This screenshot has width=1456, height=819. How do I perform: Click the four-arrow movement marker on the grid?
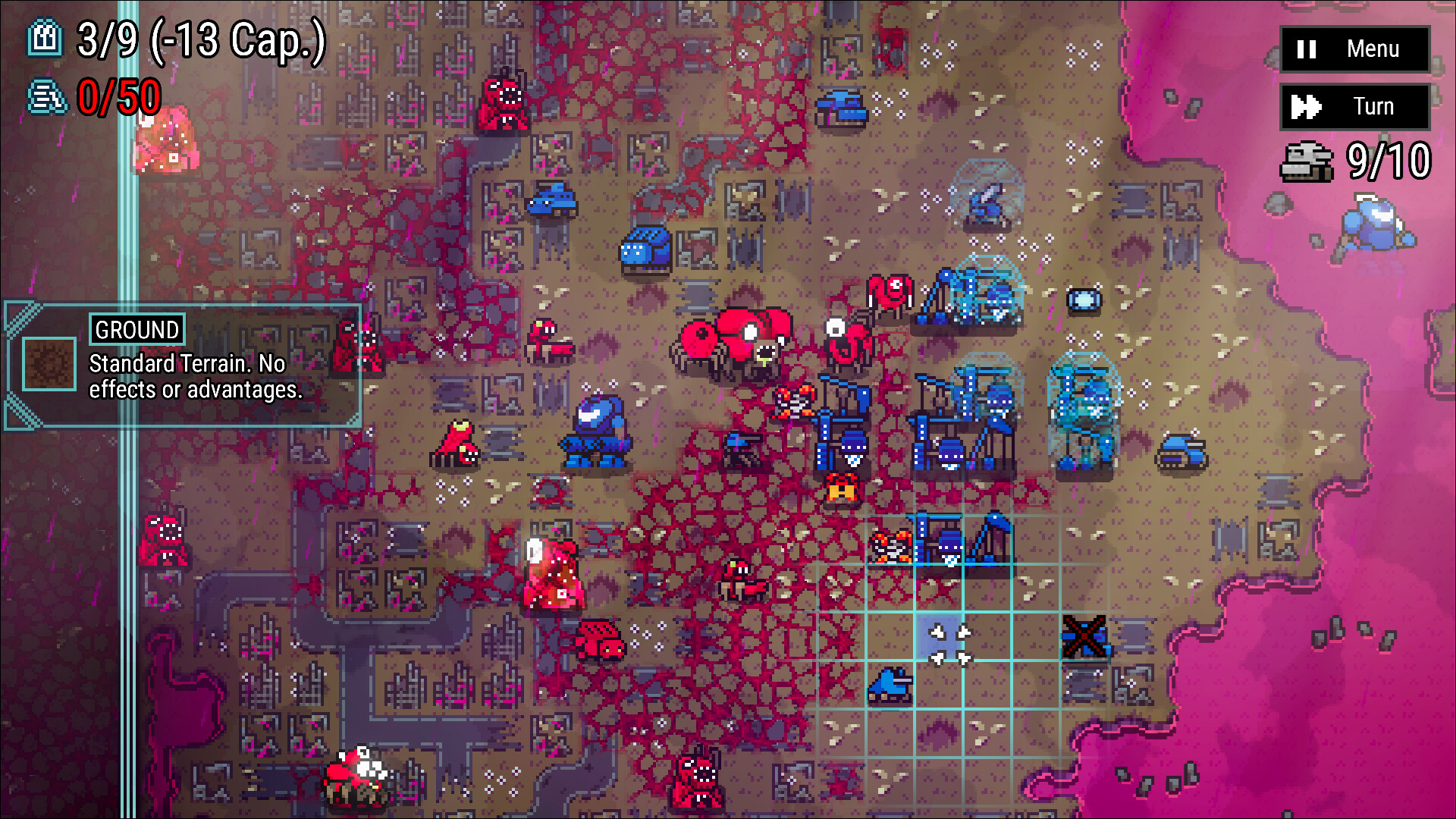[x=950, y=645]
